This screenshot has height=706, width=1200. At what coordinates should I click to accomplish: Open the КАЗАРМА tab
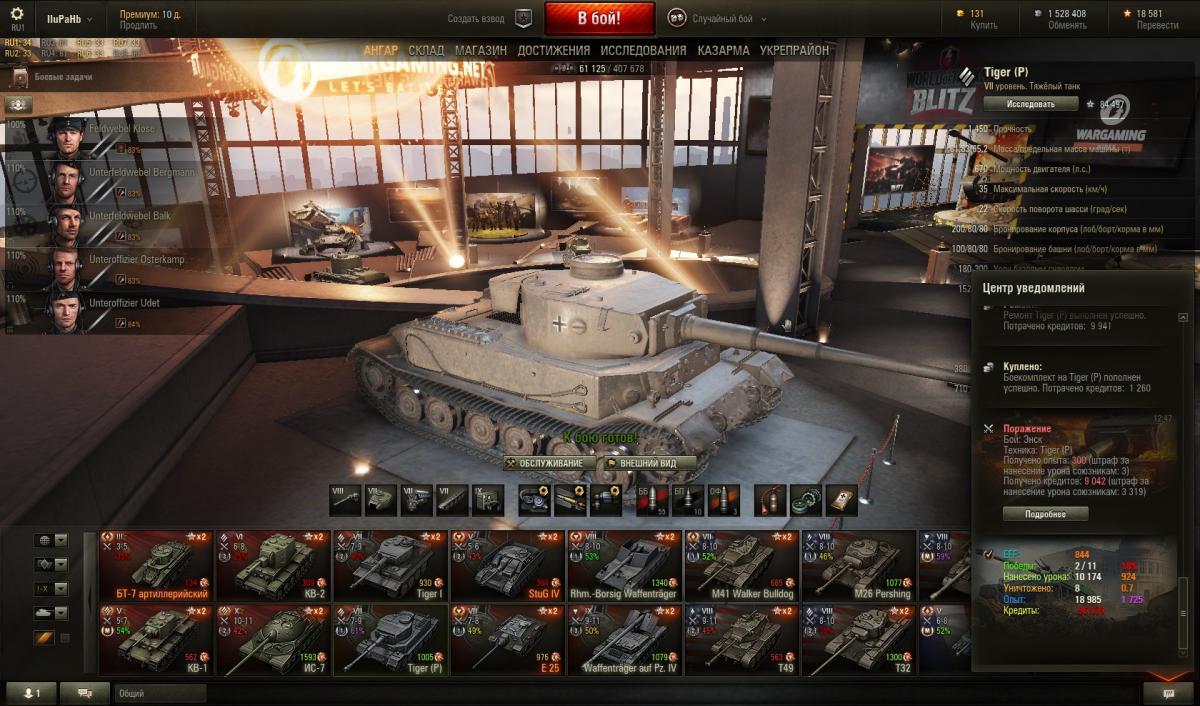[x=723, y=50]
